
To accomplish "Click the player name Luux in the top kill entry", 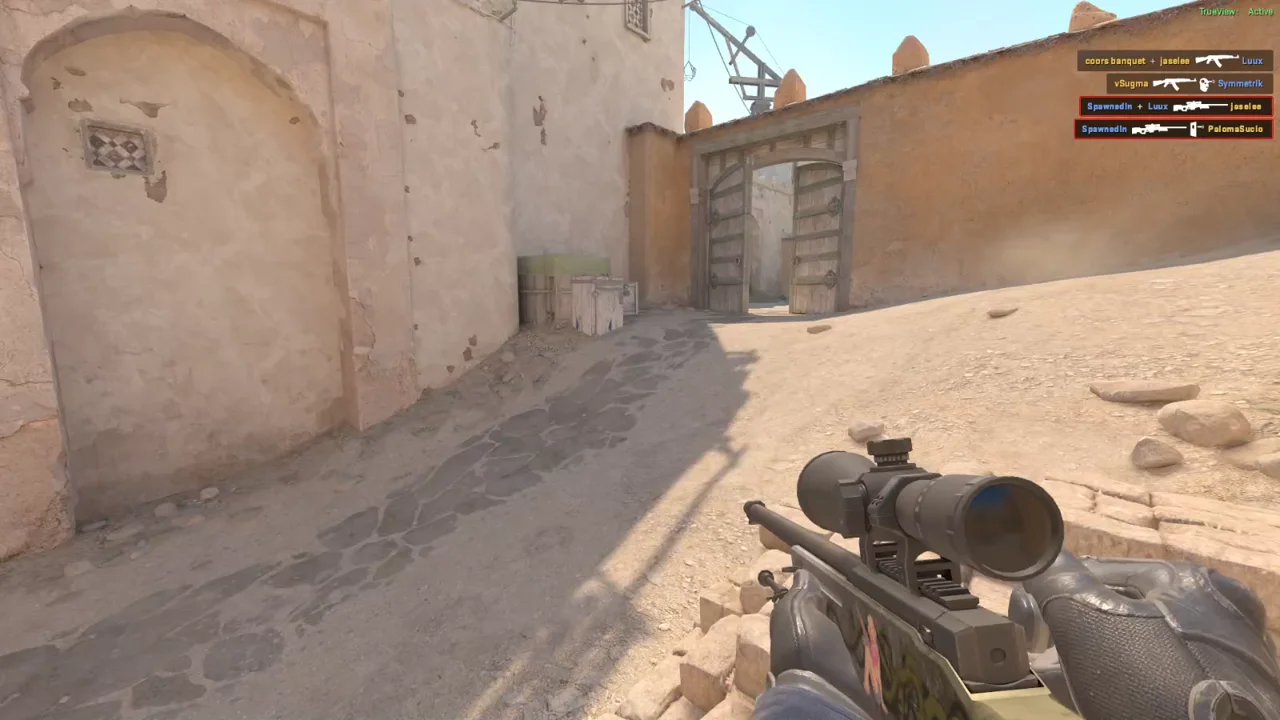I will click(1252, 61).
